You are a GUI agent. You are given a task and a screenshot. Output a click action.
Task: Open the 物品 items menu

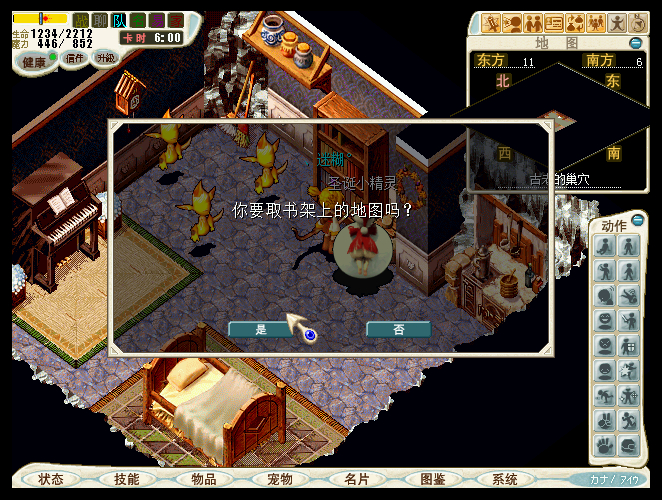tap(204, 480)
